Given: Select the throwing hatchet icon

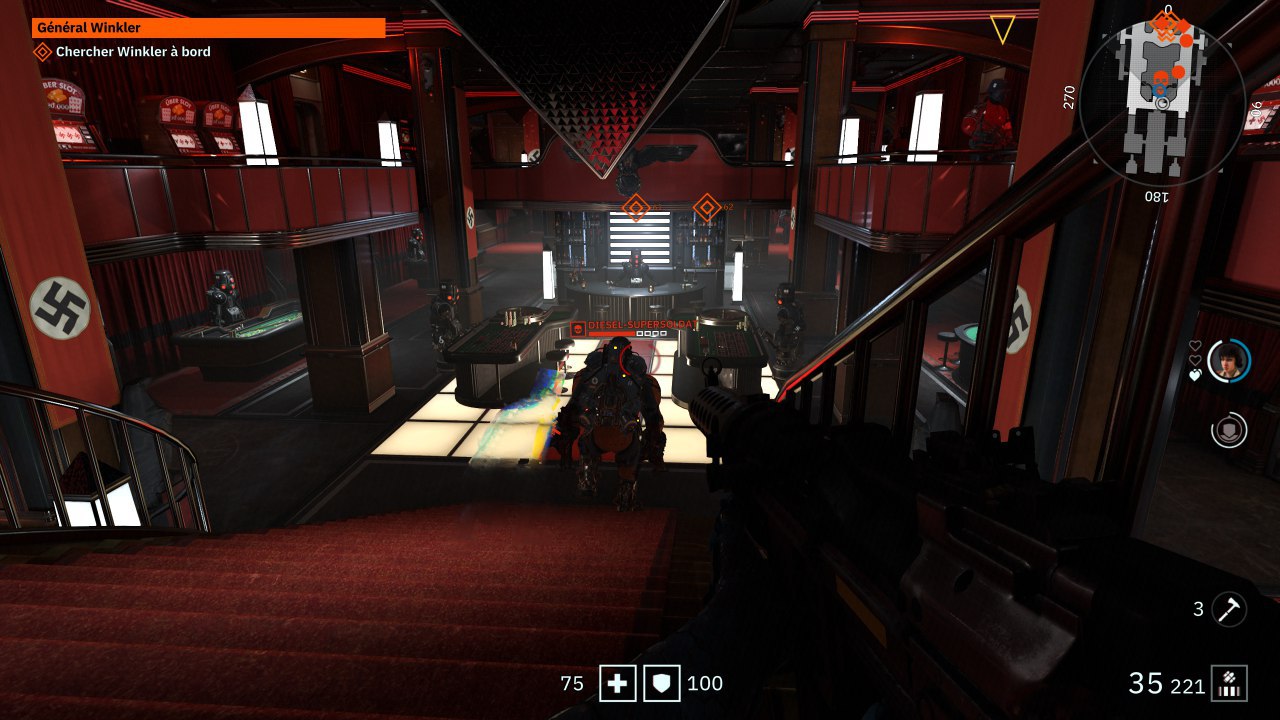Looking at the screenshot, I should (x=1229, y=608).
